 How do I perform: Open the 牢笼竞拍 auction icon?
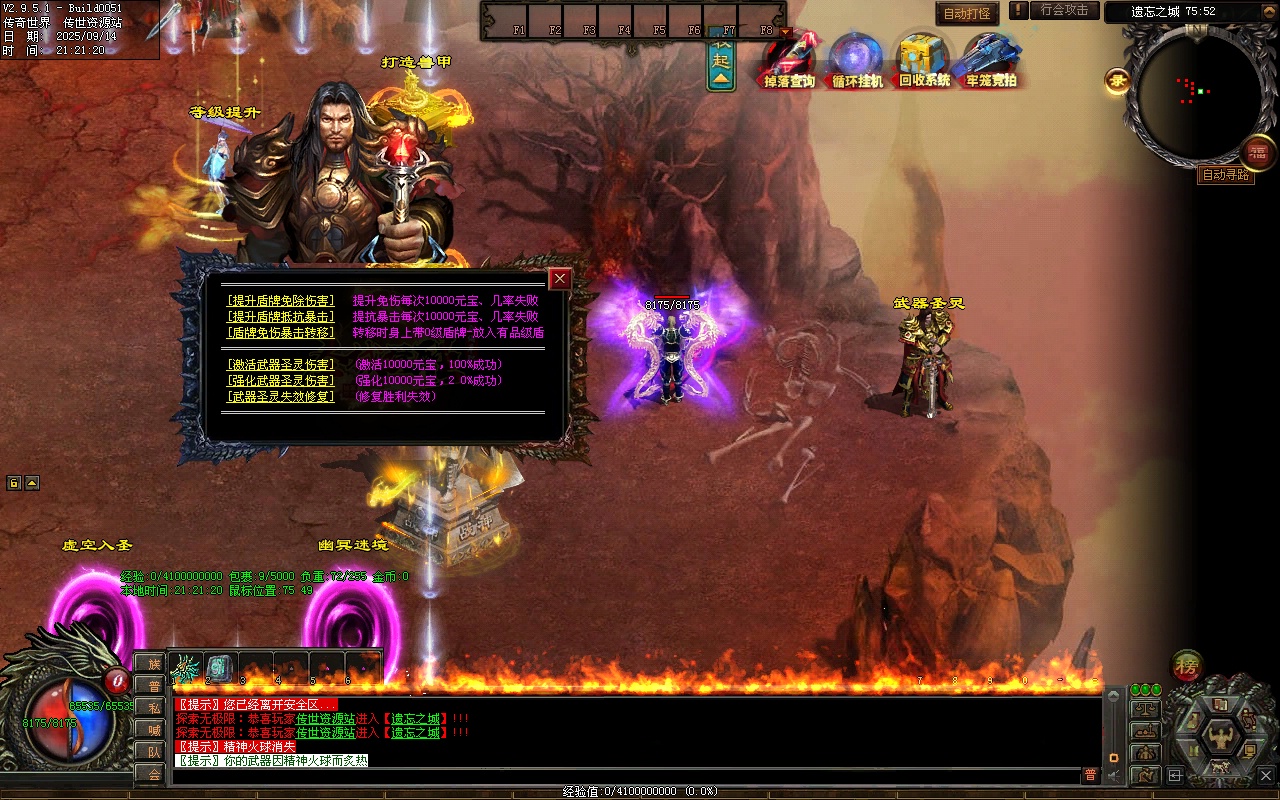coord(991,60)
